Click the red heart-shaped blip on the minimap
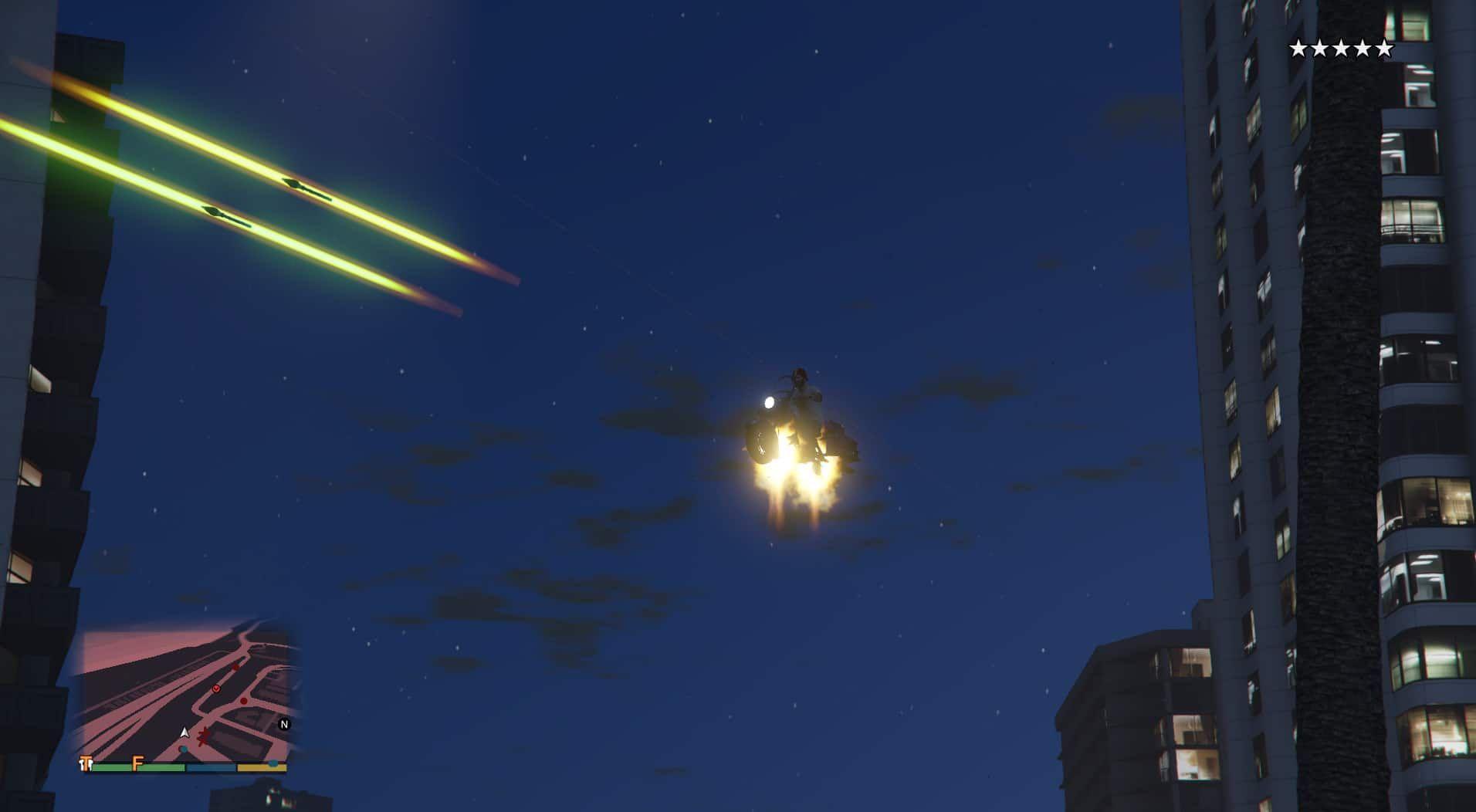The image size is (1476, 812). click(217, 688)
